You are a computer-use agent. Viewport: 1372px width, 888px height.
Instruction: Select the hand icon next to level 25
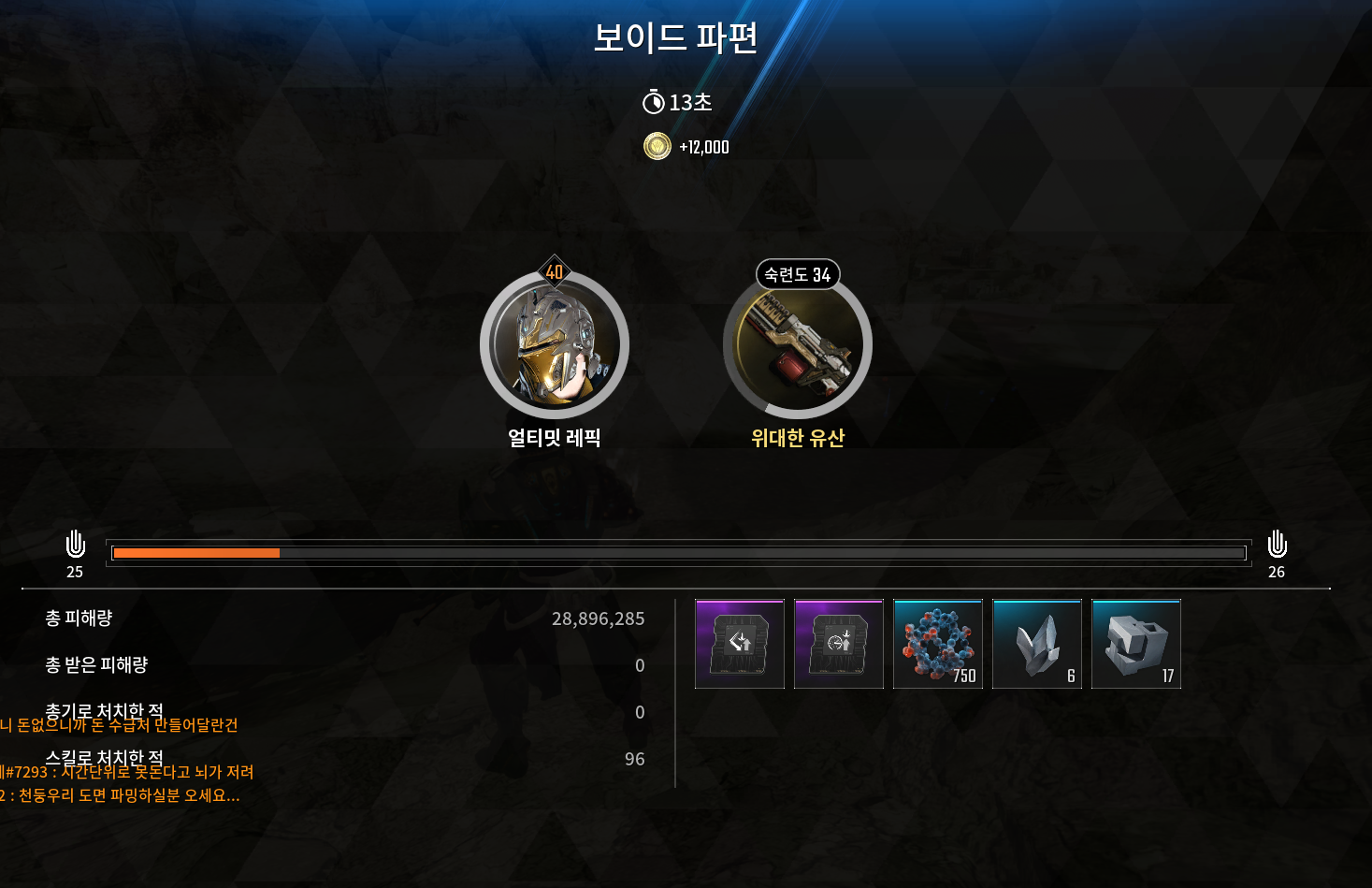[x=74, y=545]
